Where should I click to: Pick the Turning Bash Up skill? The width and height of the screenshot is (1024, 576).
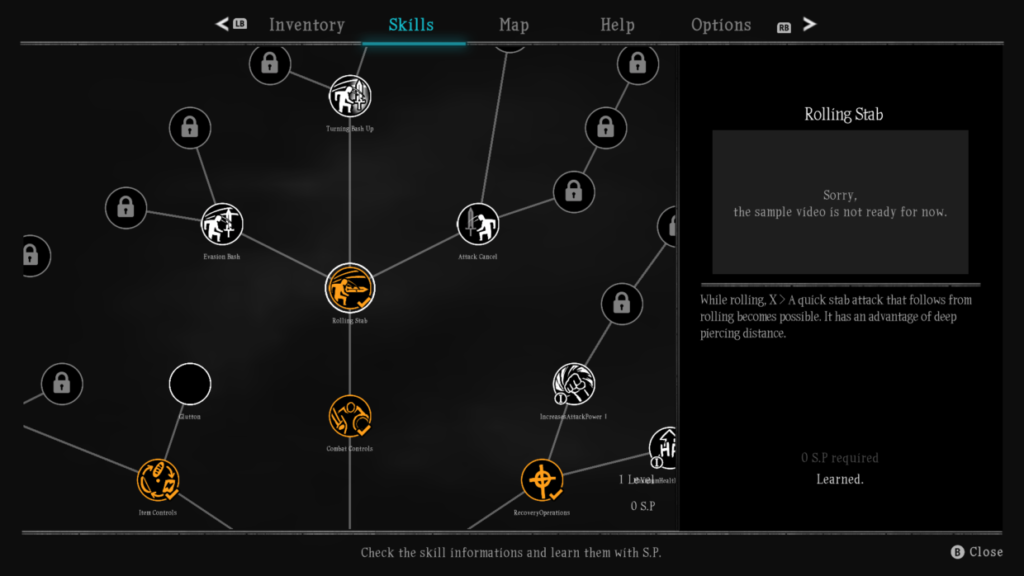350,96
